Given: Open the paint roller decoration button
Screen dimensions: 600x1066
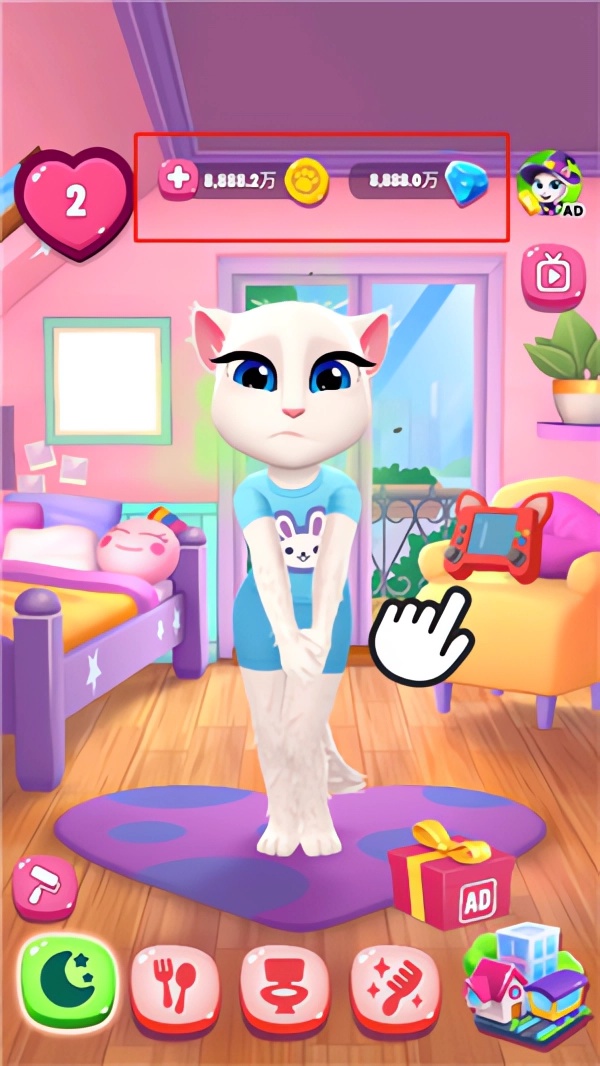Looking at the screenshot, I should 44,885.
